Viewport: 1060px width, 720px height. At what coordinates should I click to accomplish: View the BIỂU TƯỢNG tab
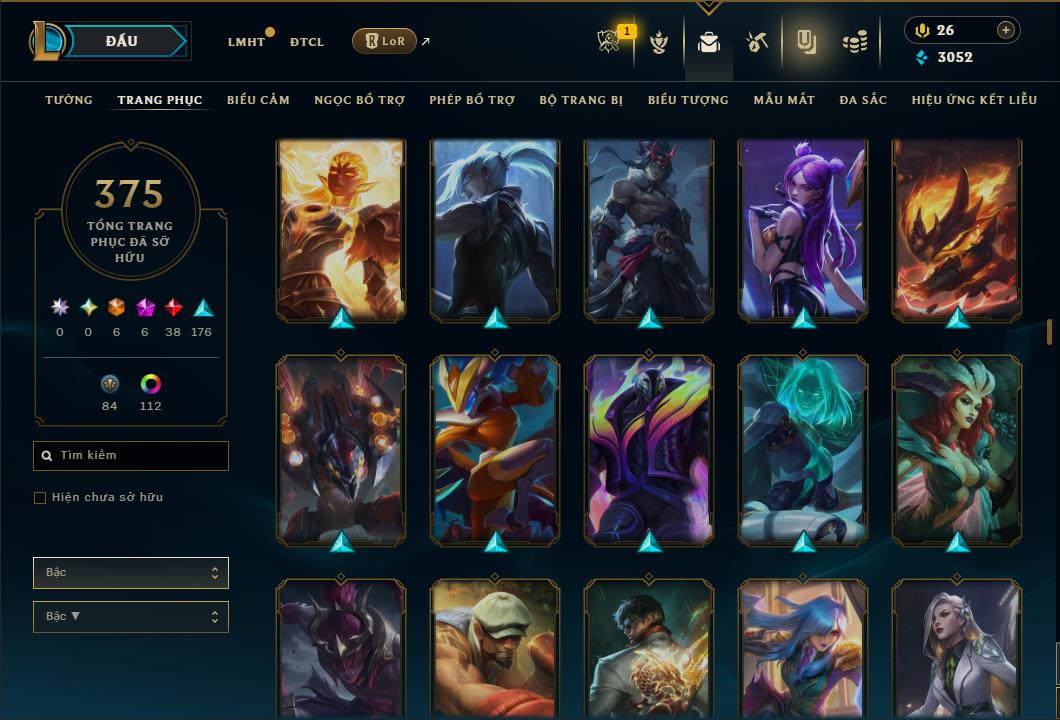coord(688,100)
